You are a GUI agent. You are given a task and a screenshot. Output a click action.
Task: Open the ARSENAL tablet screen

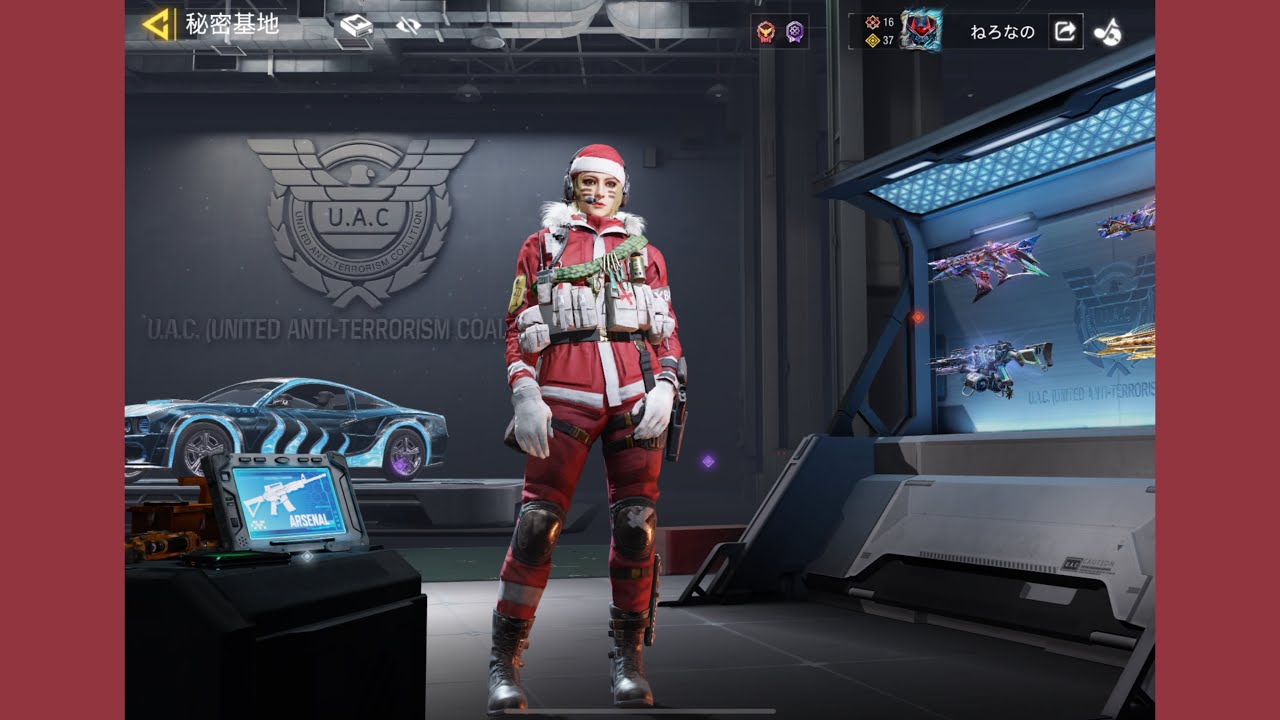[286, 500]
